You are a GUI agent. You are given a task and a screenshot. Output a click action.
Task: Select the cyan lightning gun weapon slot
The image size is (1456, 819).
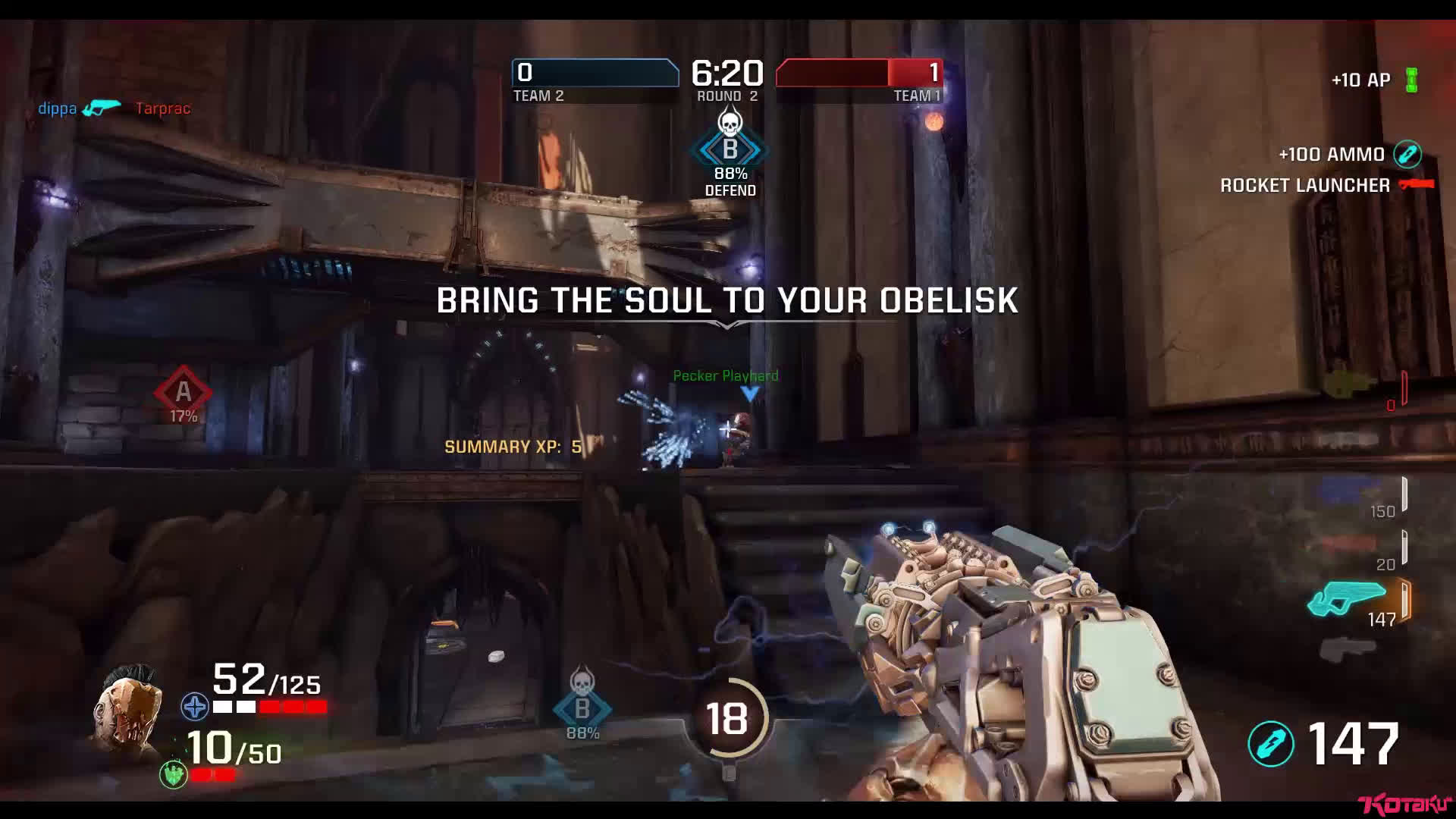pos(1348,599)
